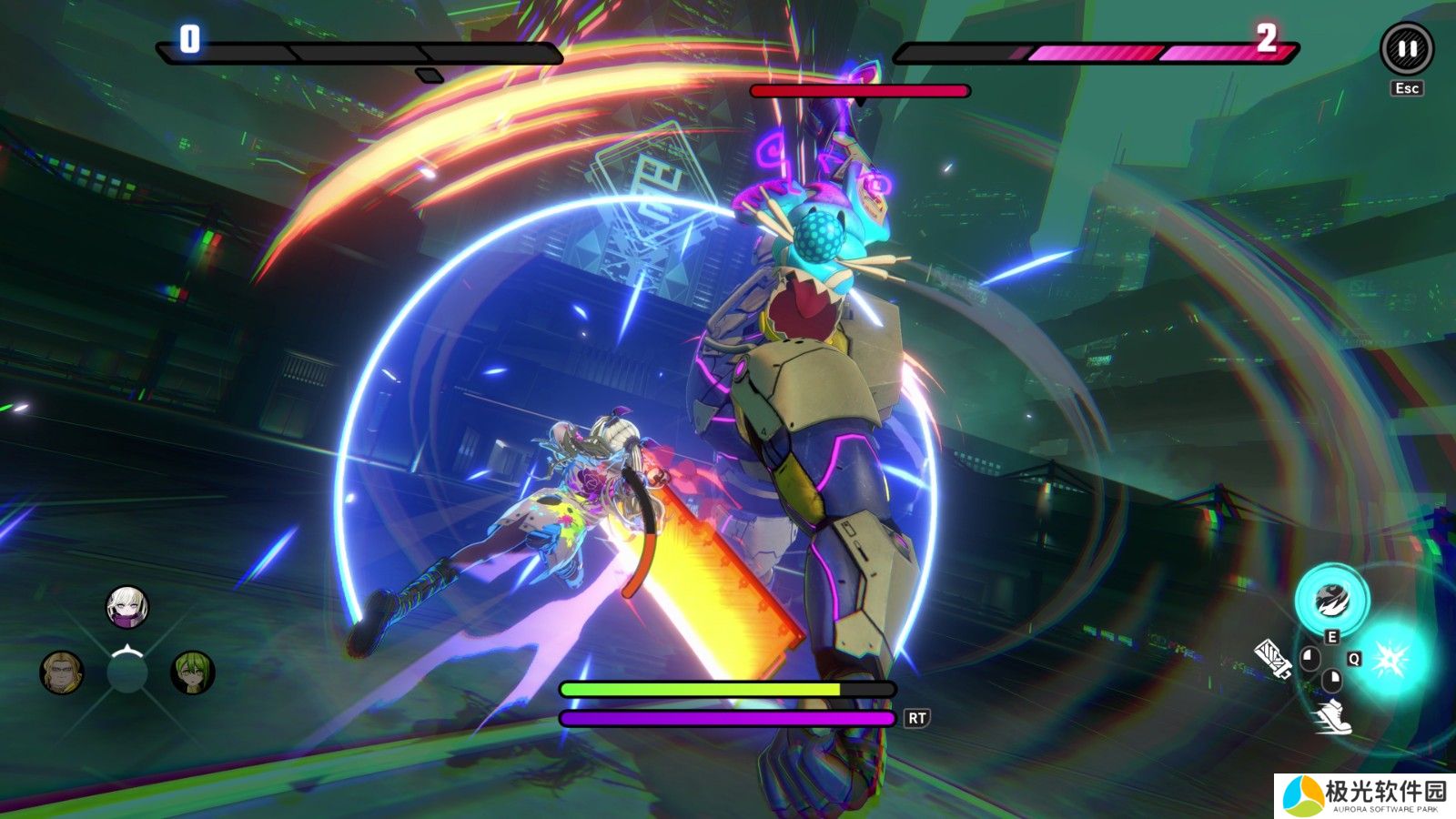Screen dimensions: 1456x819
Task: Trigger the glowing cyan burst special ability
Action: point(1391,658)
